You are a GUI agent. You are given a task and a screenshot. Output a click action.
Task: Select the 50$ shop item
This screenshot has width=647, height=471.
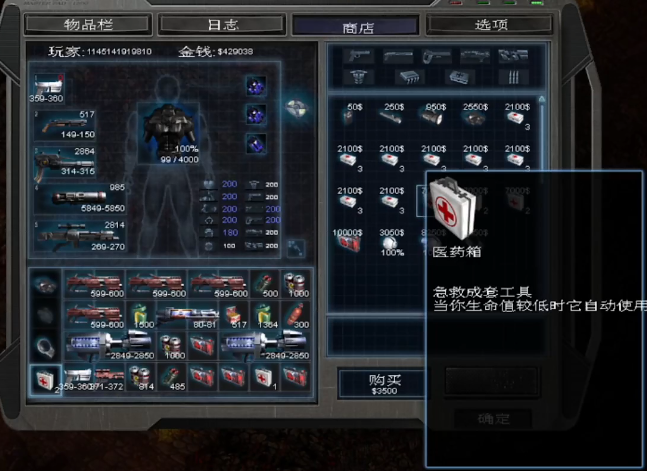pyautogui.click(x=350, y=117)
